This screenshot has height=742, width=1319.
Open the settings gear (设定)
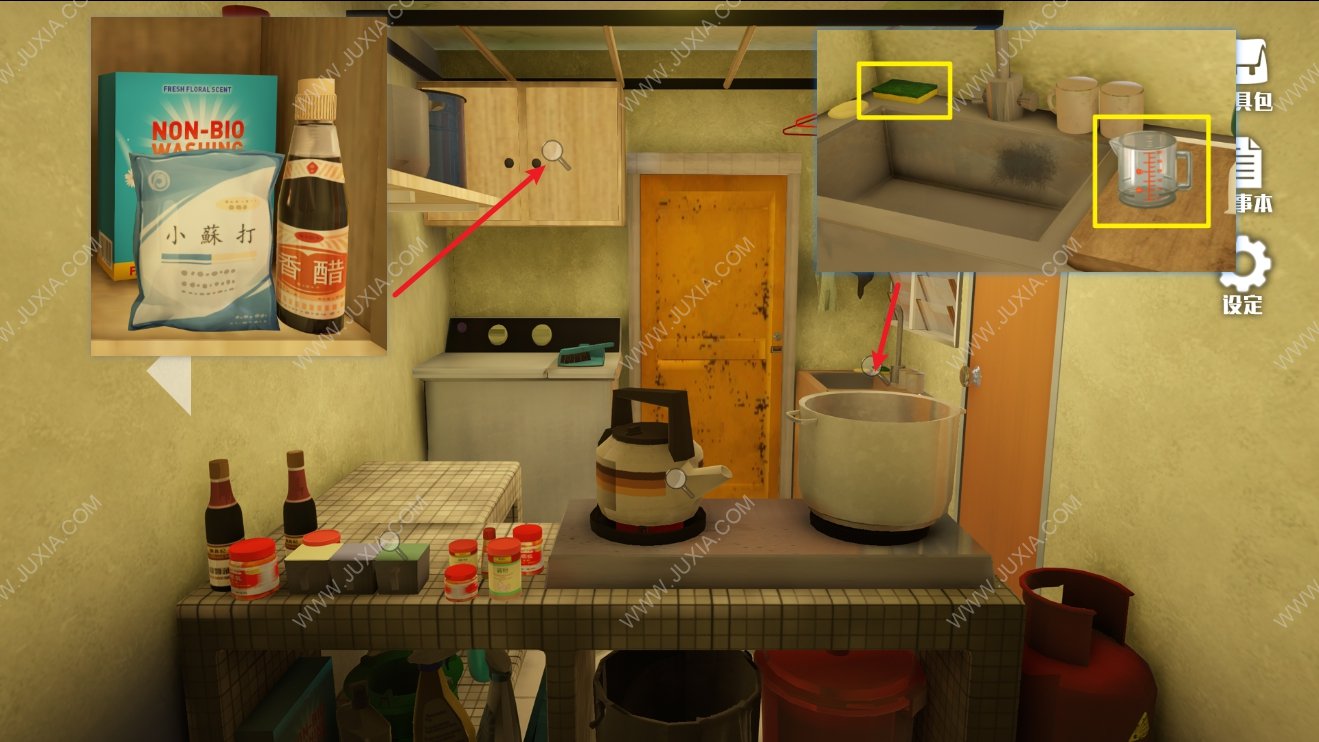(1246, 270)
